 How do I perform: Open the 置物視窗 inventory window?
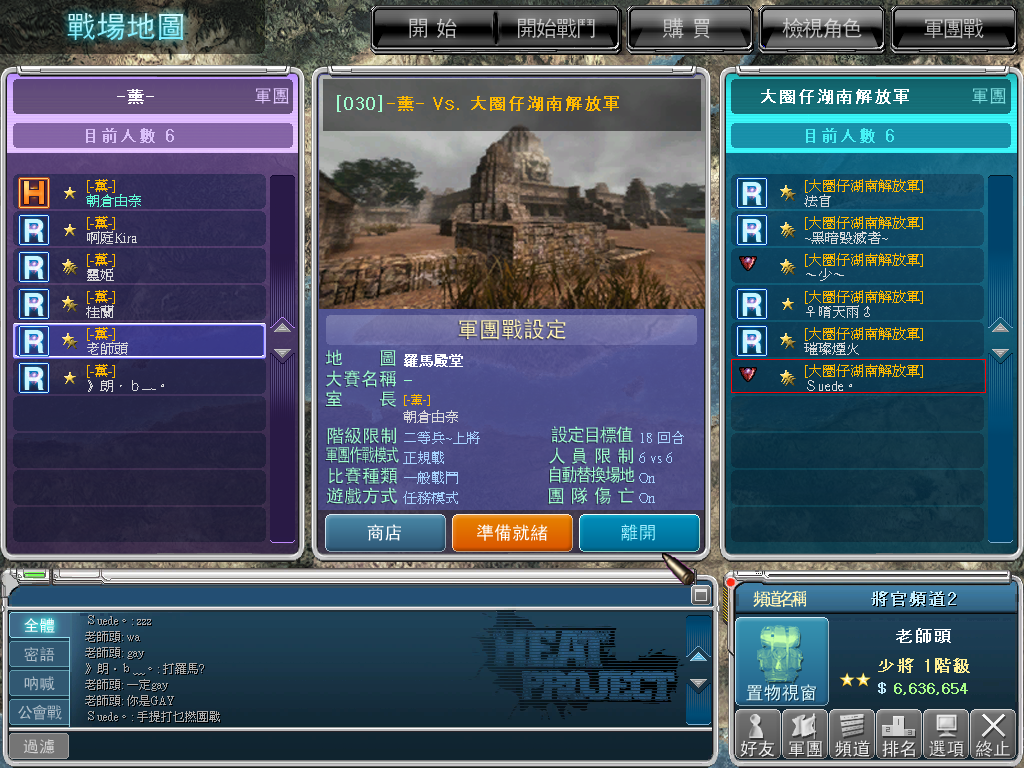click(x=782, y=660)
